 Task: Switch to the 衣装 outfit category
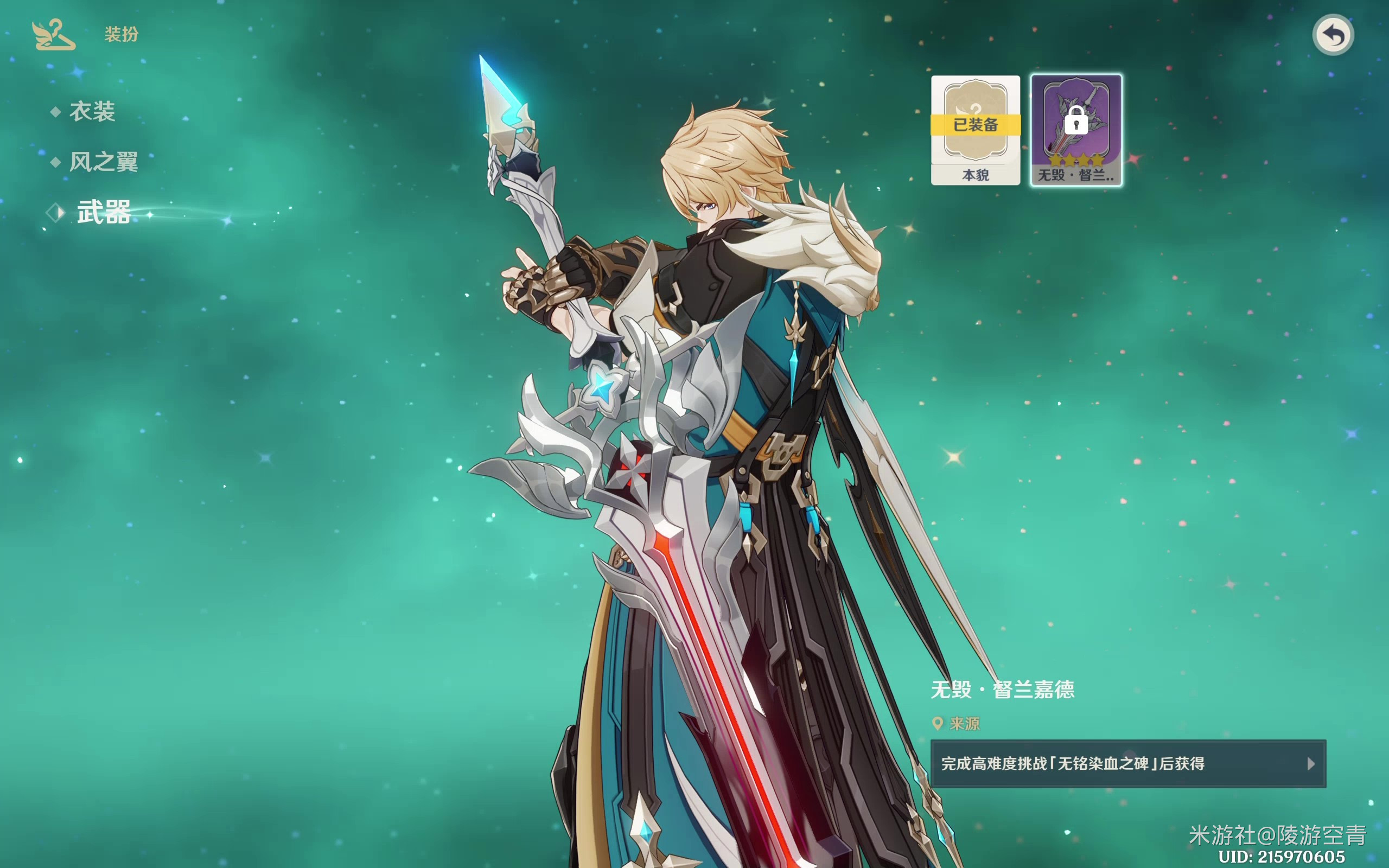point(92,111)
